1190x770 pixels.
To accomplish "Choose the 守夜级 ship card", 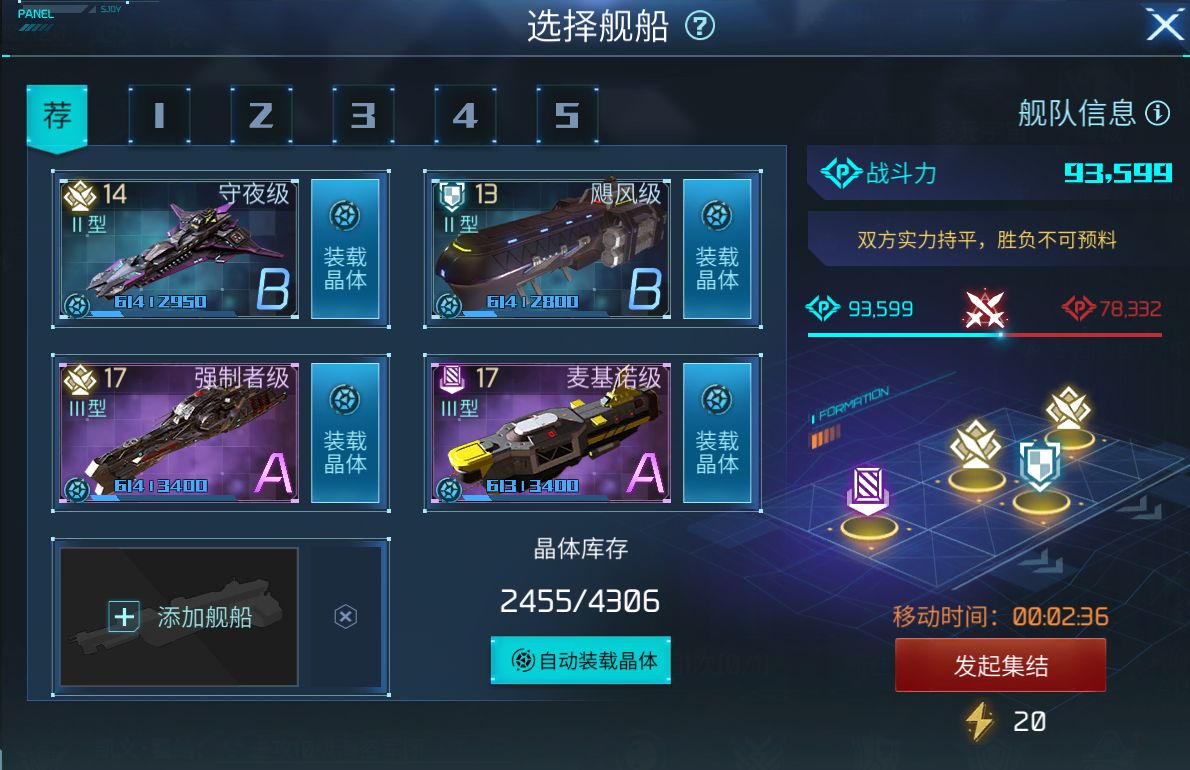I will (x=180, y=249).
